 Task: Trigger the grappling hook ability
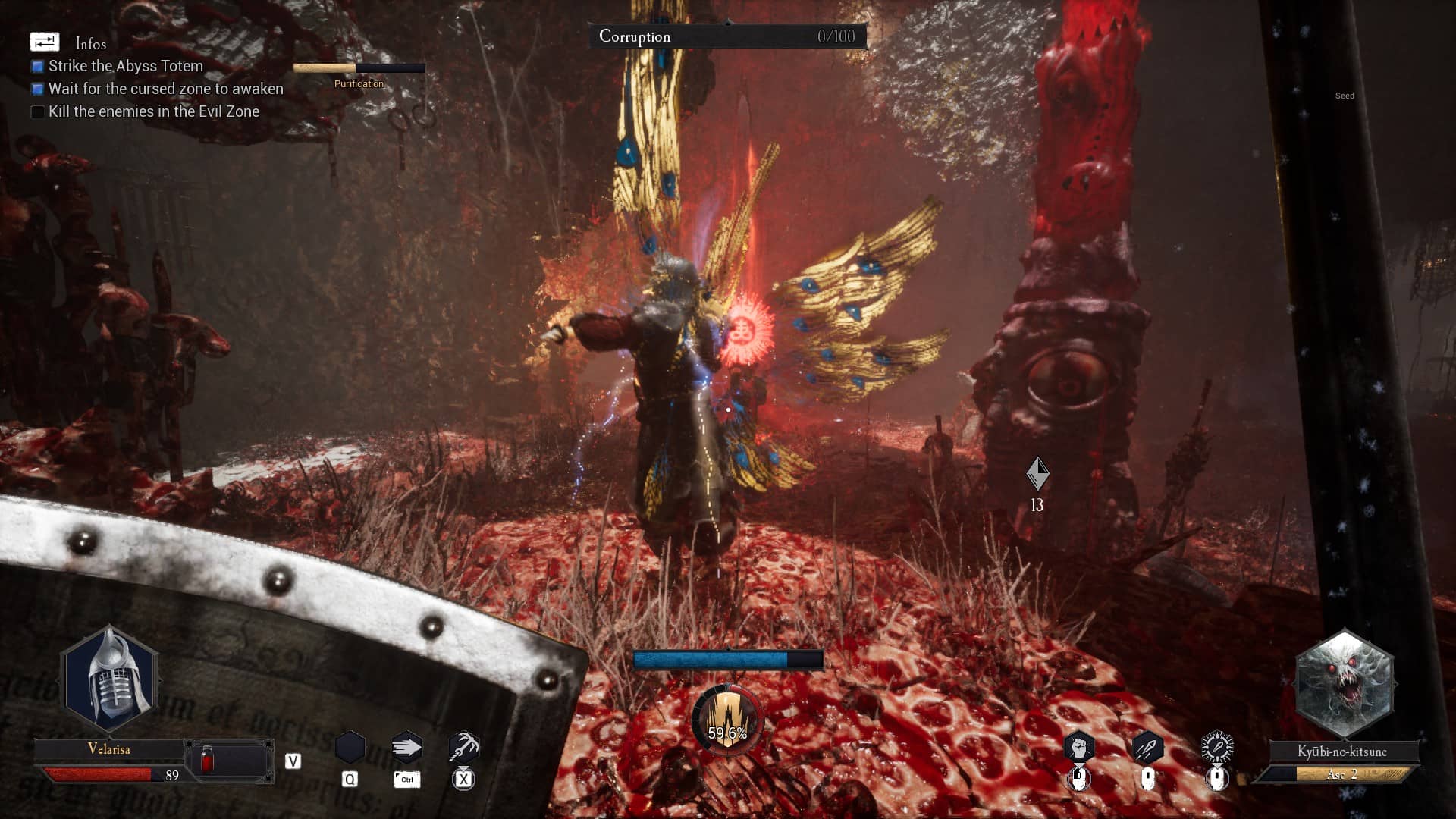point(463,748)
